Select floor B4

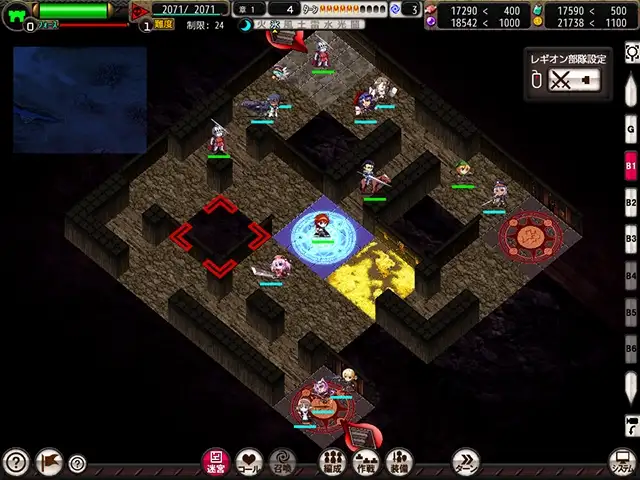pyautogui.click(x=631, y=275)
